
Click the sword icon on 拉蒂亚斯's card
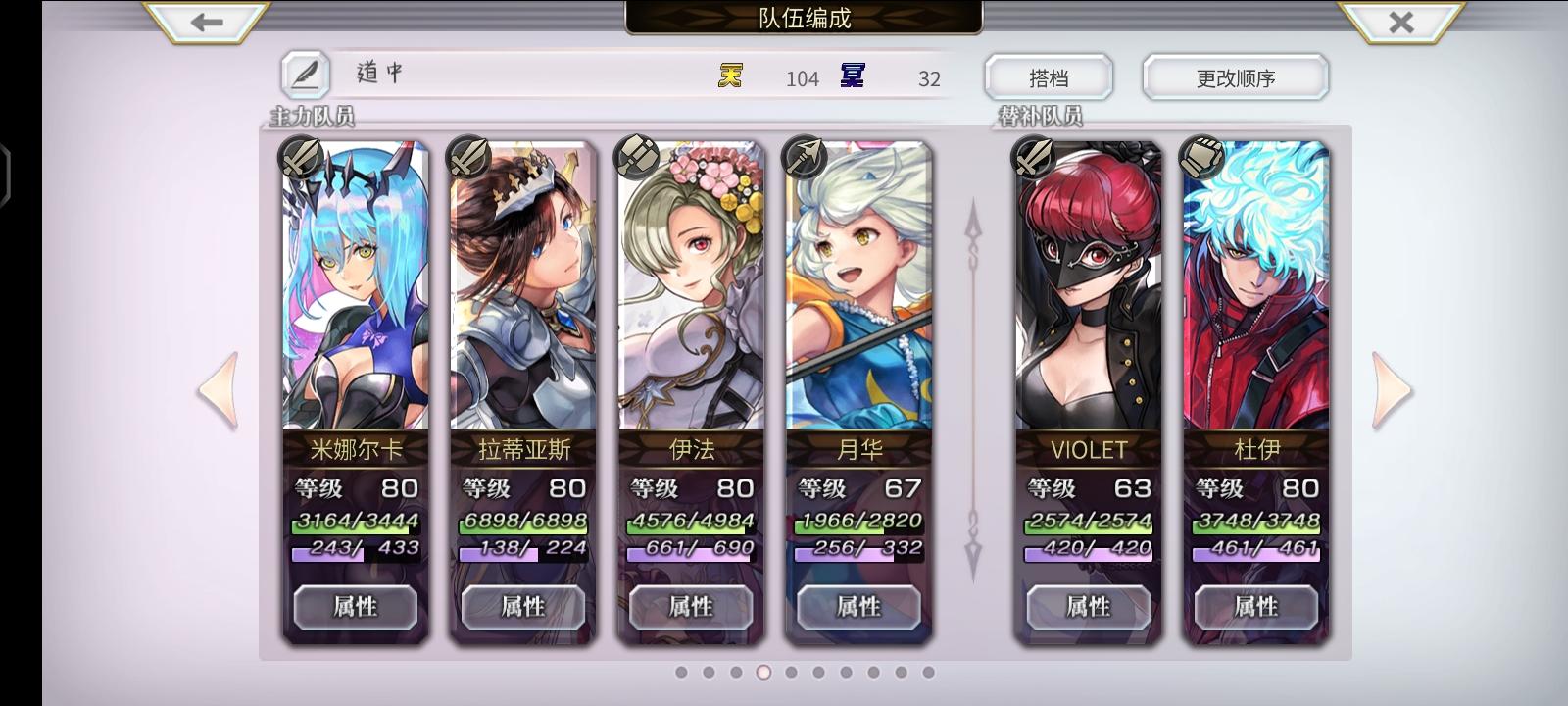470,159
